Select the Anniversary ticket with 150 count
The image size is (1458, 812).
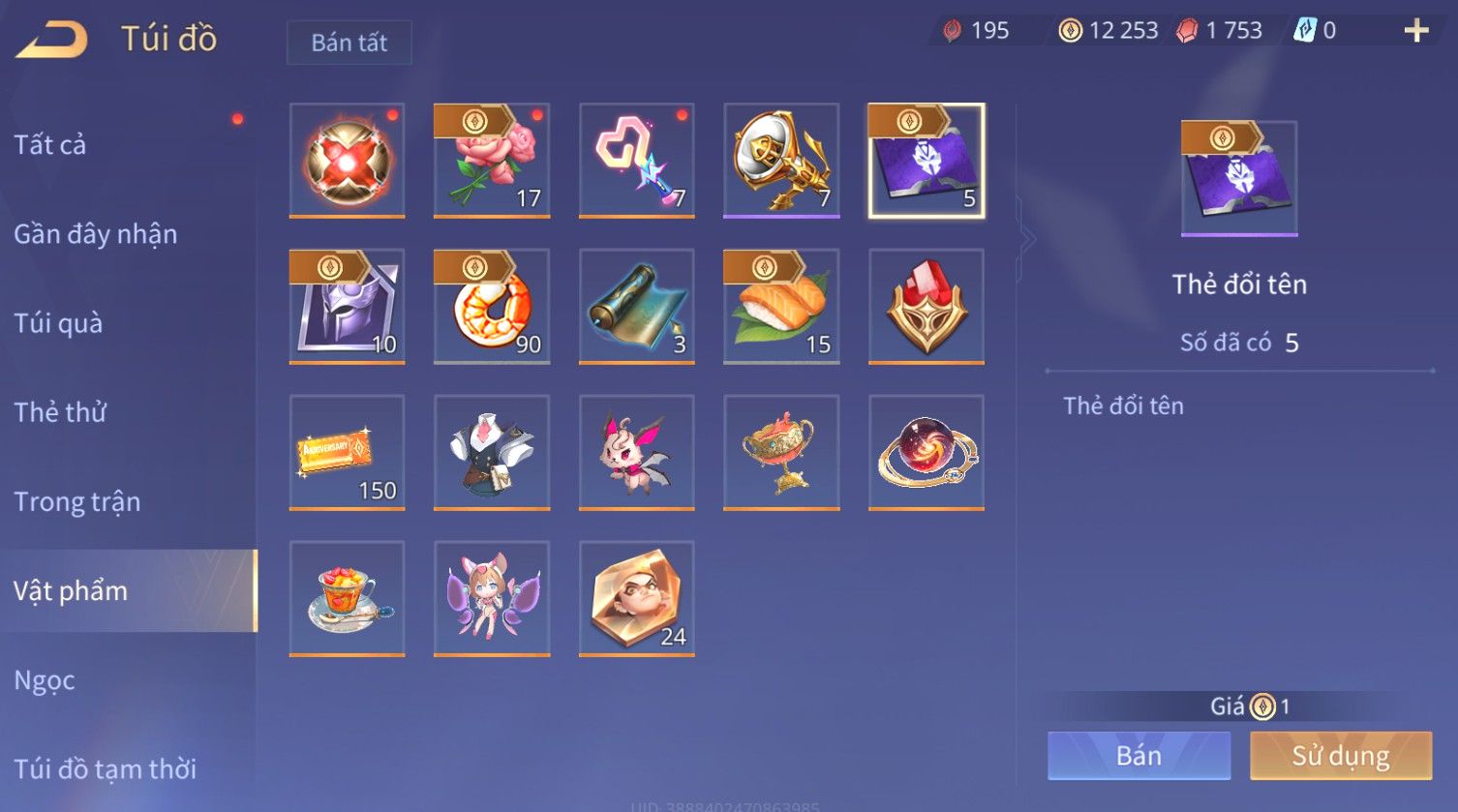[x=347, y=452]
